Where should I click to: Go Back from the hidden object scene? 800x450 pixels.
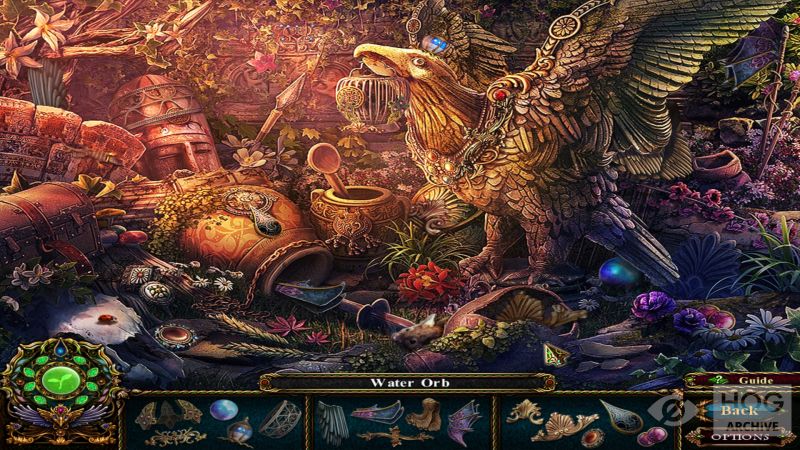(x=738, y=410)
